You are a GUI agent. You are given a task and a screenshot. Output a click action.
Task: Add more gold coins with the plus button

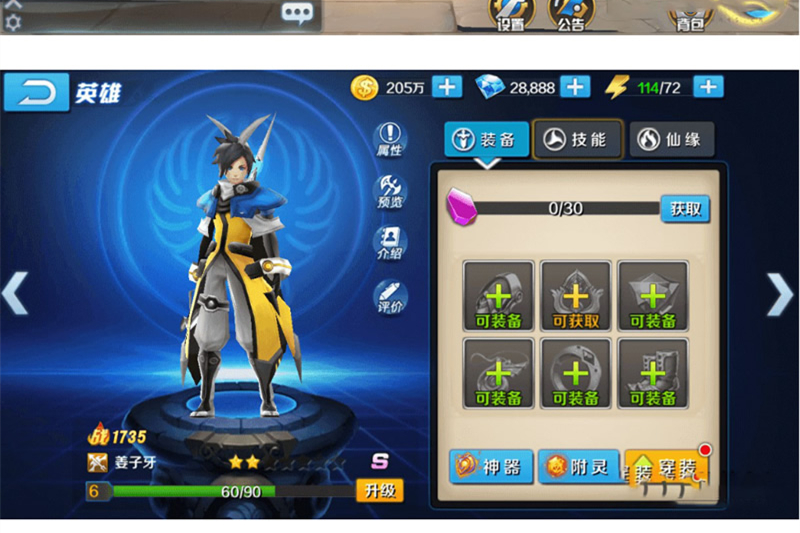click(x=447, y=87)
